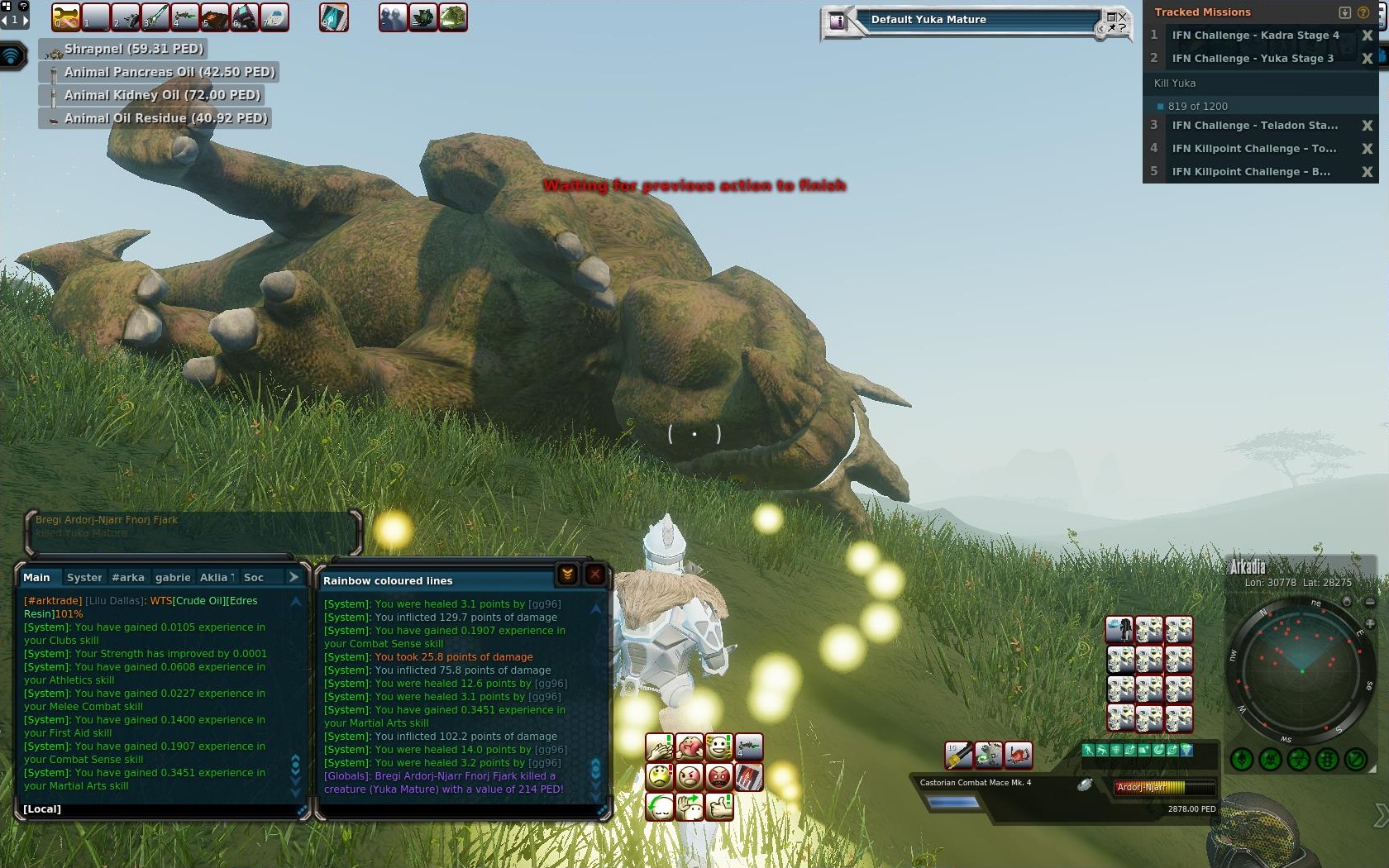The height and width of the screenshot is (868, 1389).
Task: Trigger the clapping hands emote
Action: 660,748
